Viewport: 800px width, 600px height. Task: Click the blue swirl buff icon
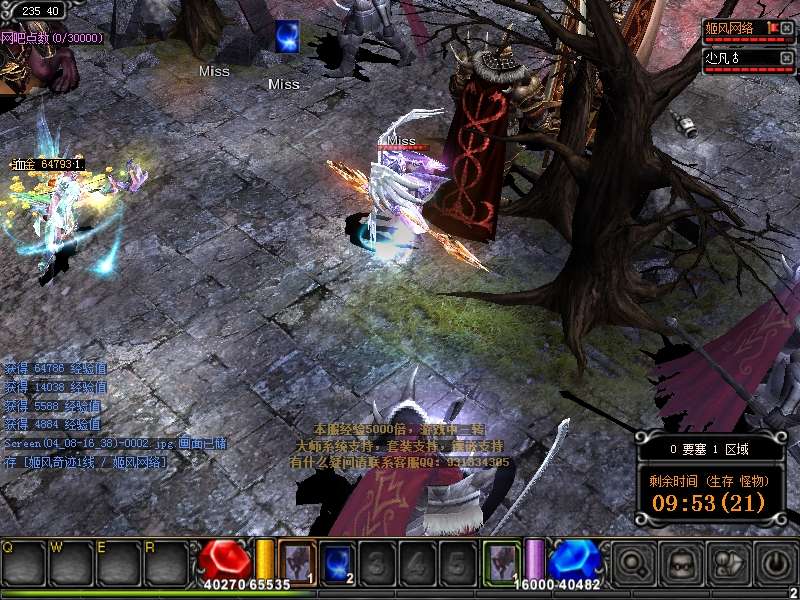288,35
